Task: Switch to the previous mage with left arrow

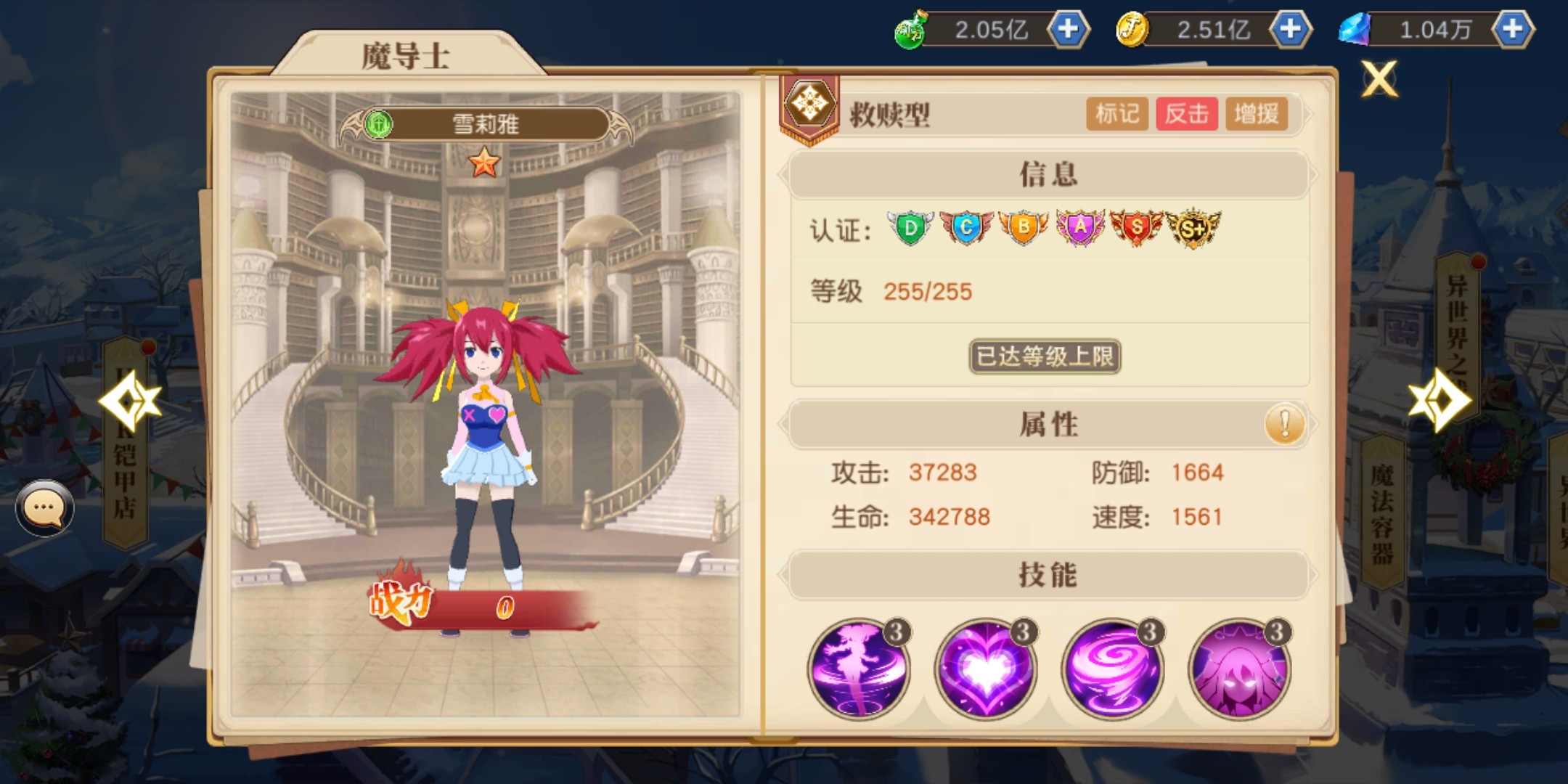Action: tap(129, 400)
